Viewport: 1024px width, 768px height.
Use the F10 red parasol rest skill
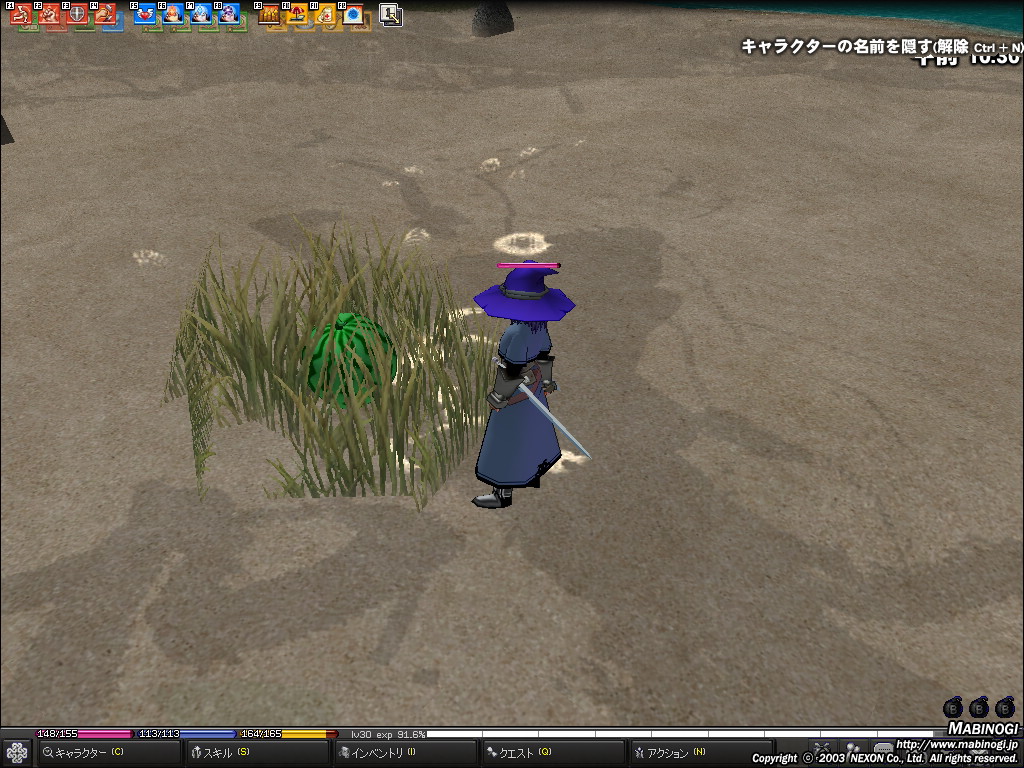coord(297,15)
